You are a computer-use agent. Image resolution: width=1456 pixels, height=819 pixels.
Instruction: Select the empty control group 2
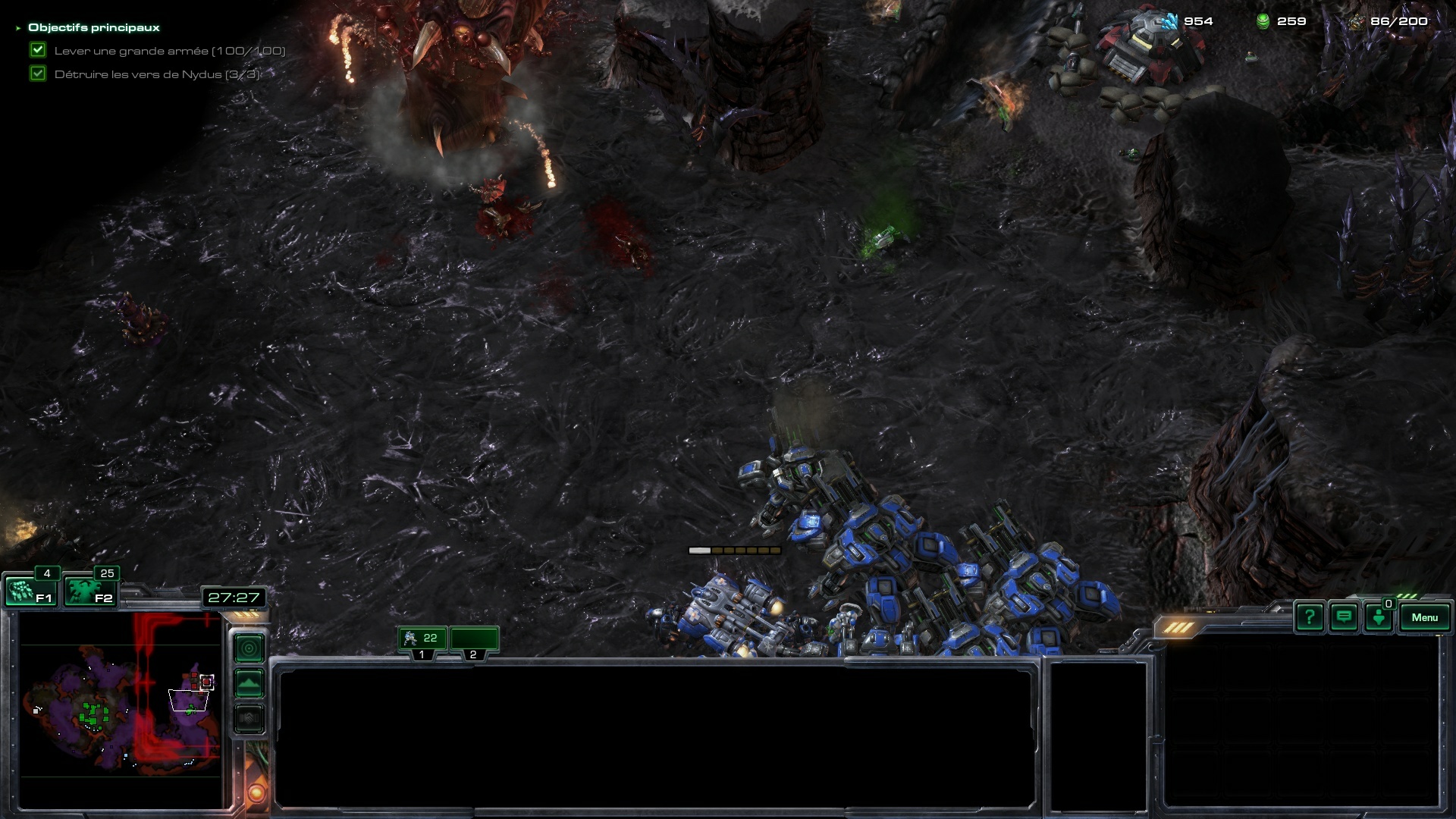474,639
